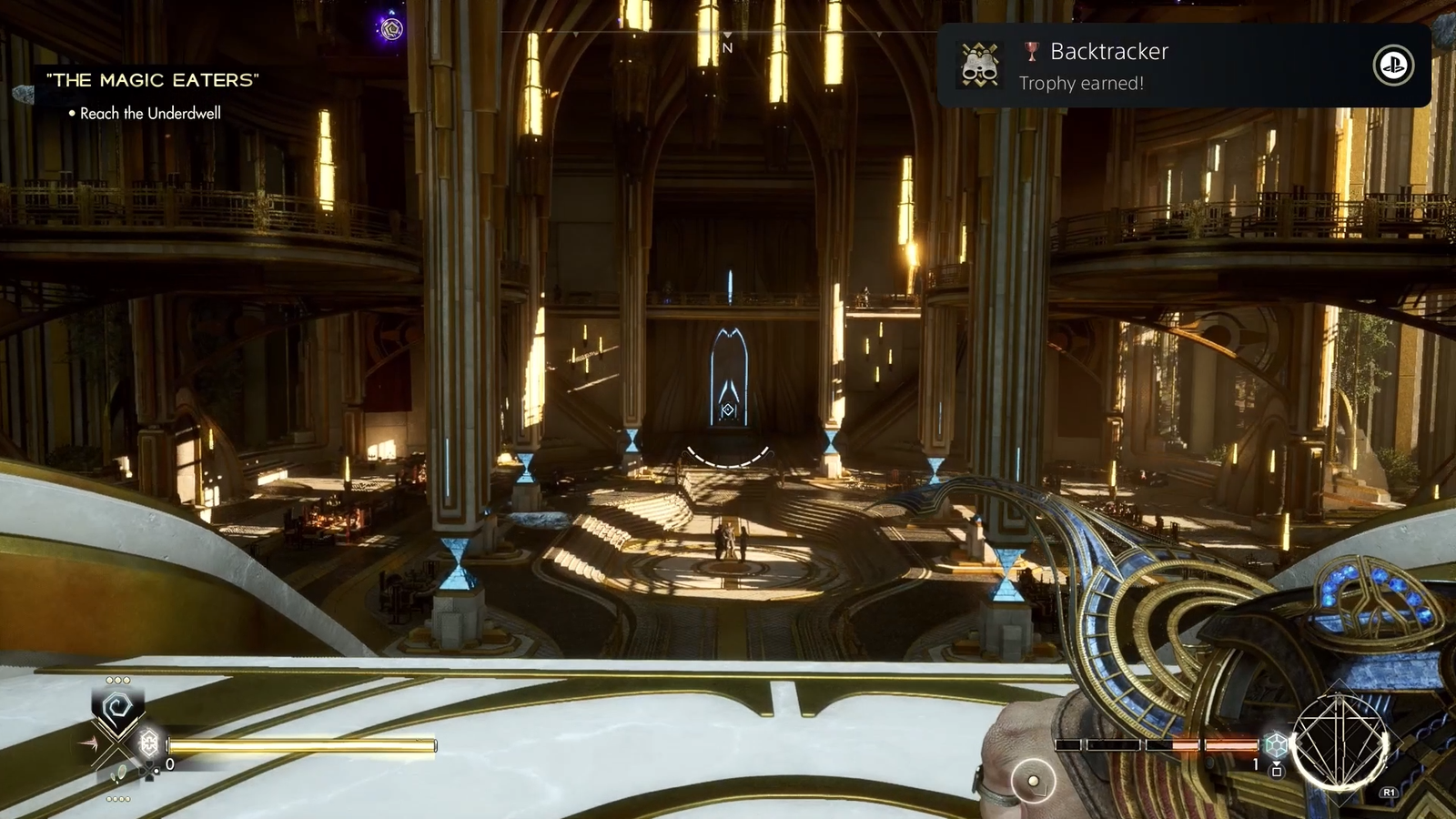
Task: Click the binoculars trophy badge icon
Action: (980, 65)
